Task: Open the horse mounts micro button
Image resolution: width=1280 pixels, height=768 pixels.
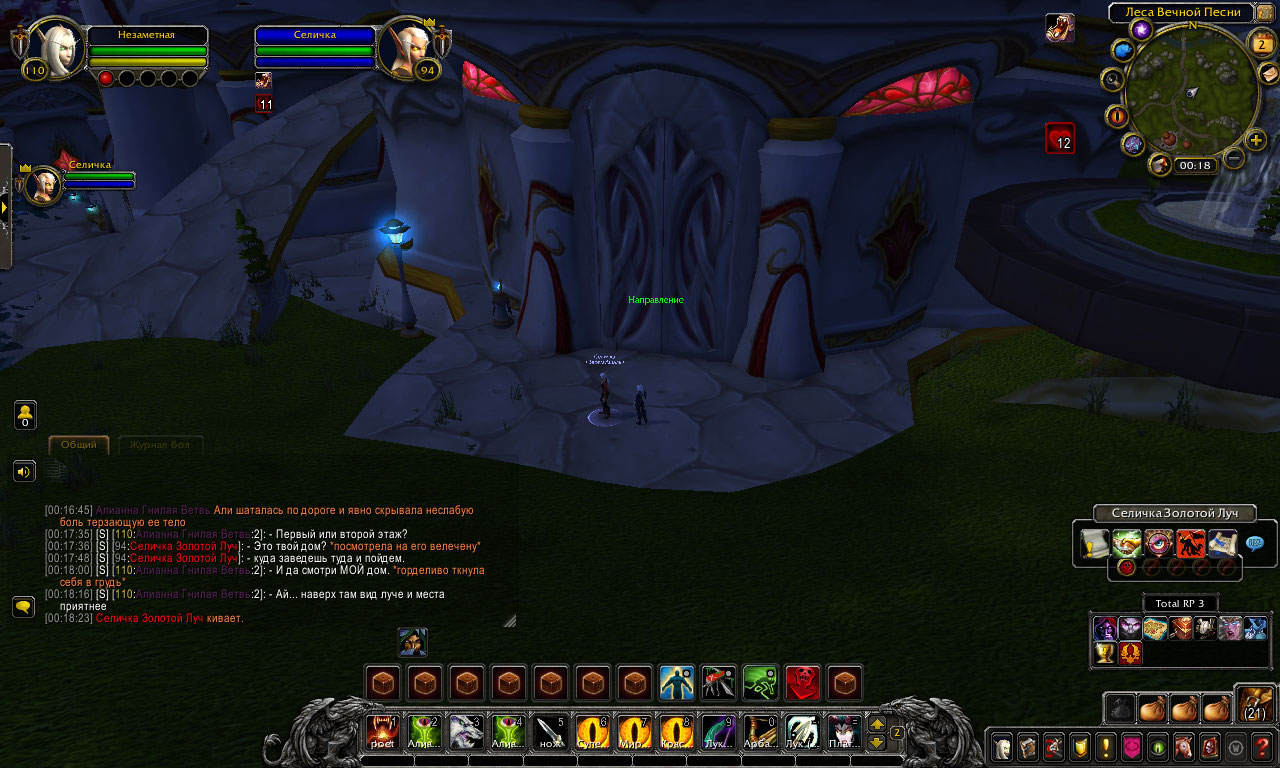Action: [1183, 746]
